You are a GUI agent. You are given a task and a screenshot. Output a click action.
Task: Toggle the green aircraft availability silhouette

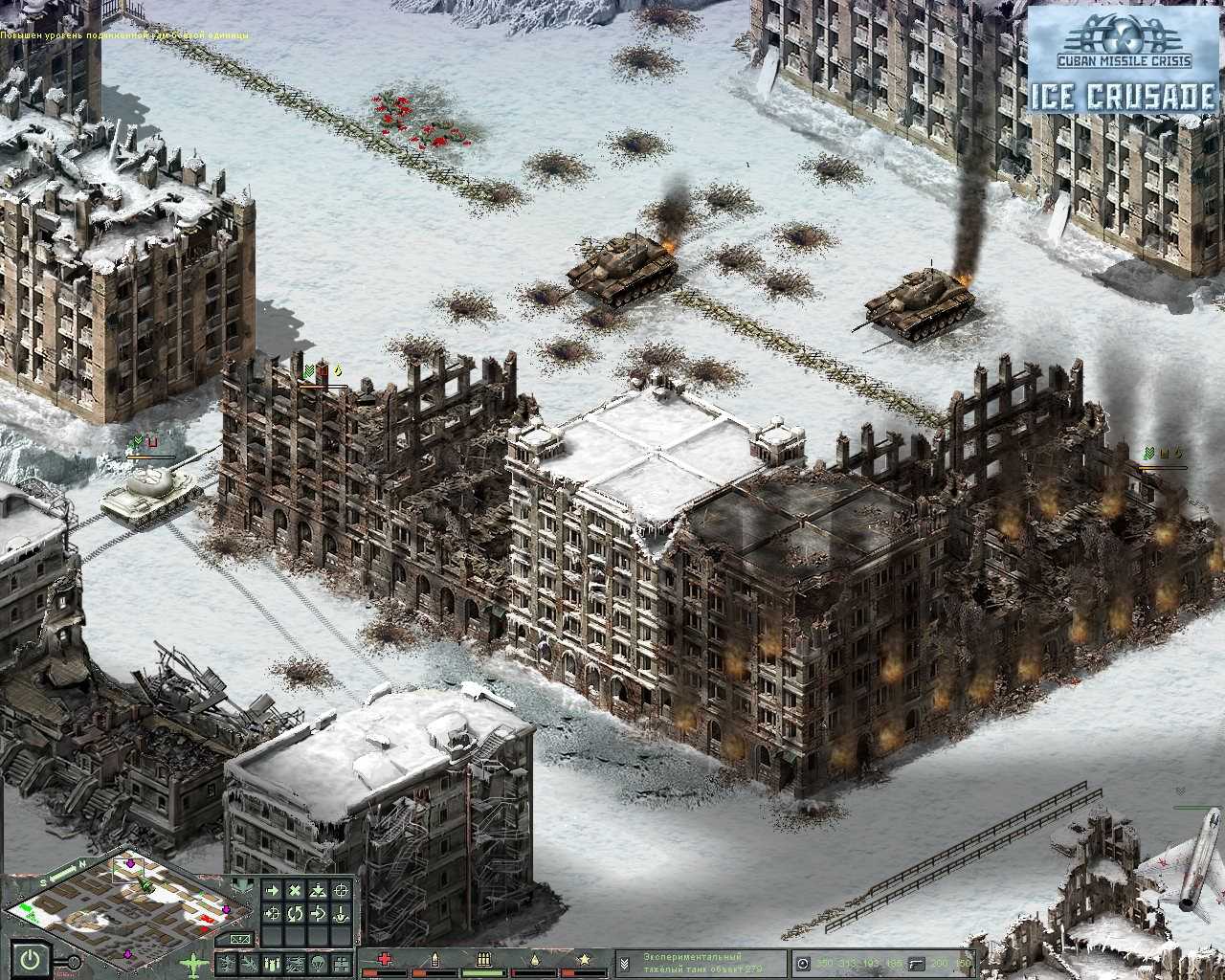tap(193, 962)
